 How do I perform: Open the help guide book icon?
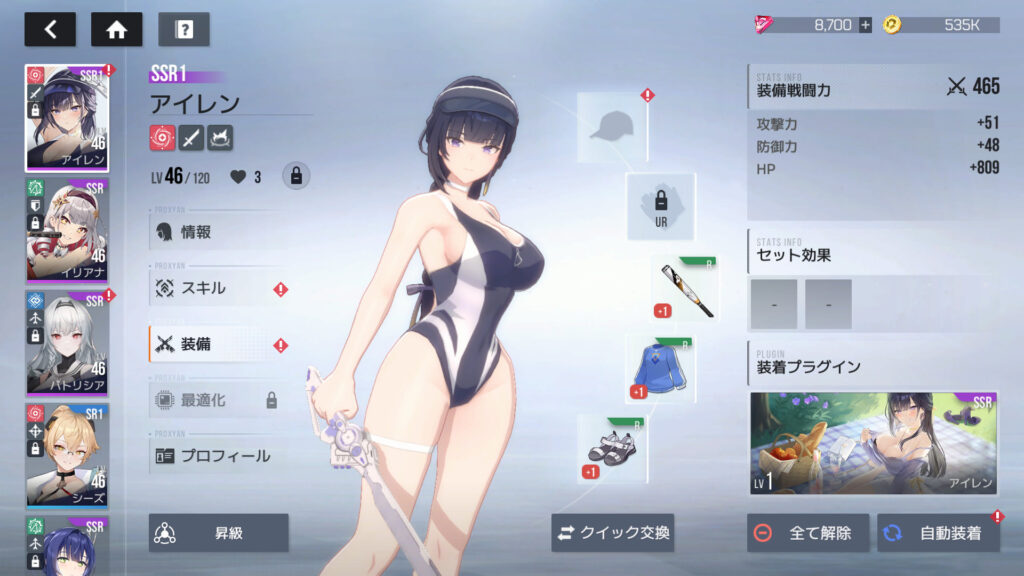[x=184, y=29]
